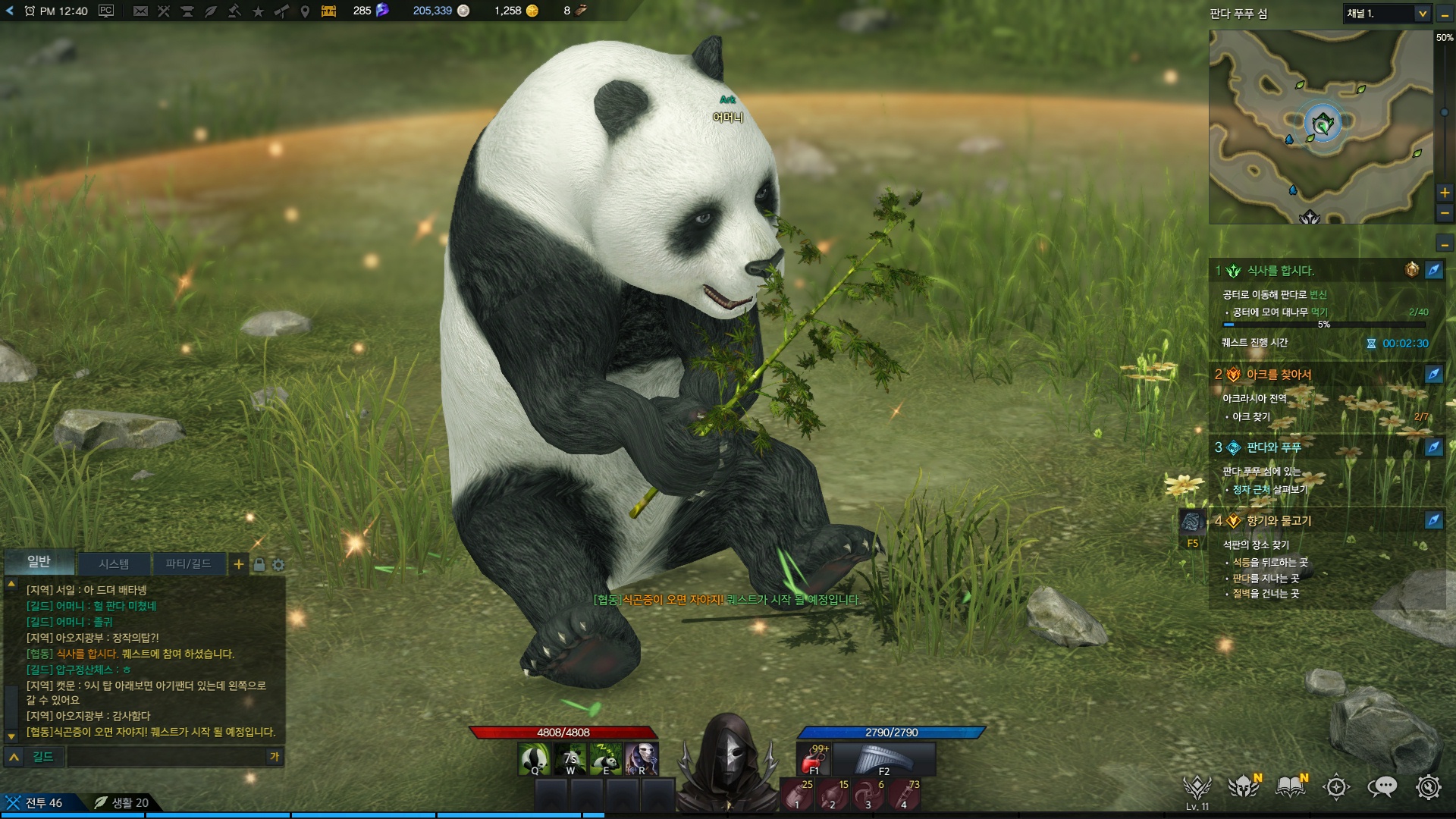Zoom in the minimap with the plus button
Image resolution: width=1456 pixels, height=819 pixels.
[x=1445, y=193]
